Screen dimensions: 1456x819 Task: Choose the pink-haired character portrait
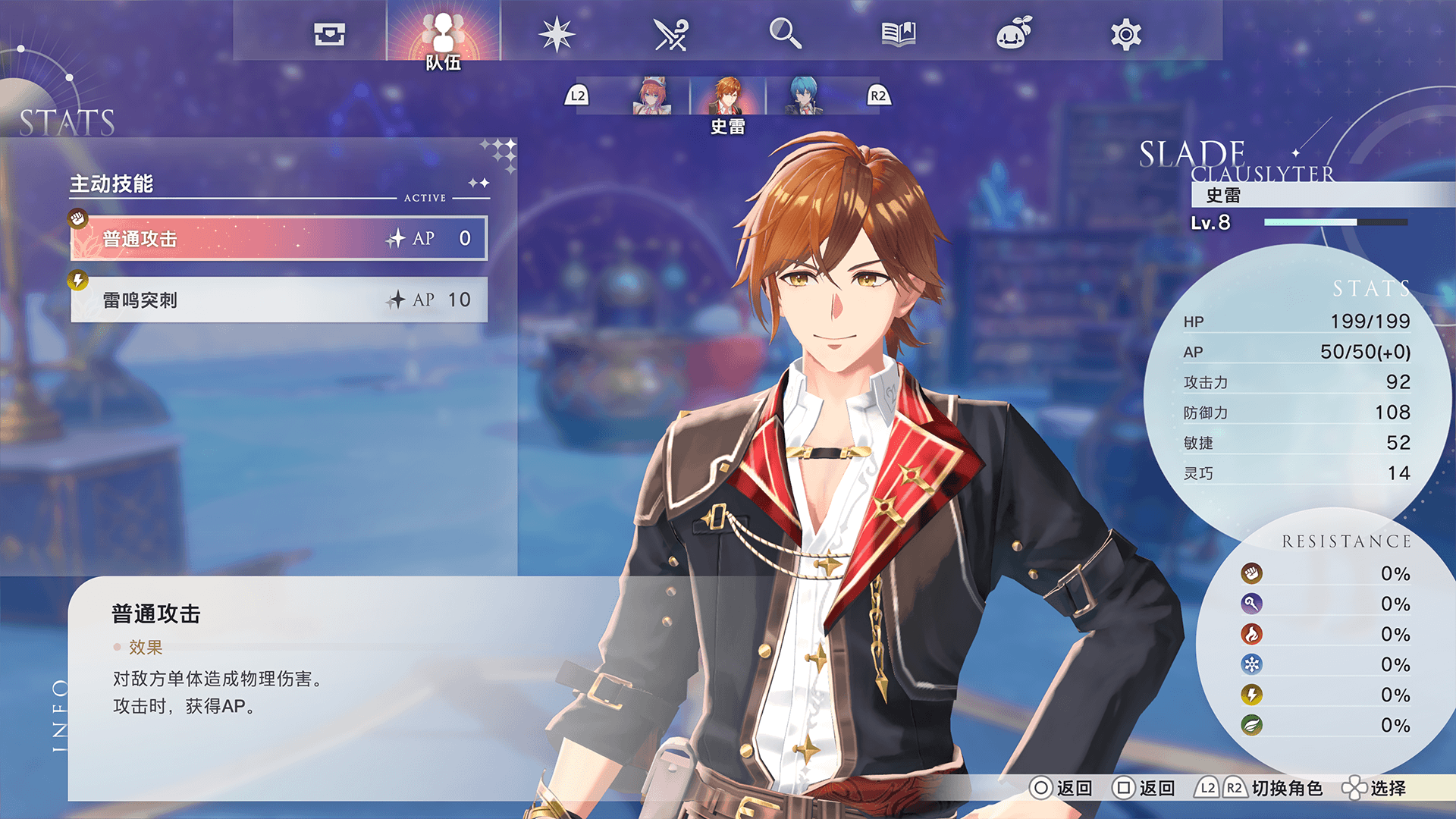(x=651, y=96)
